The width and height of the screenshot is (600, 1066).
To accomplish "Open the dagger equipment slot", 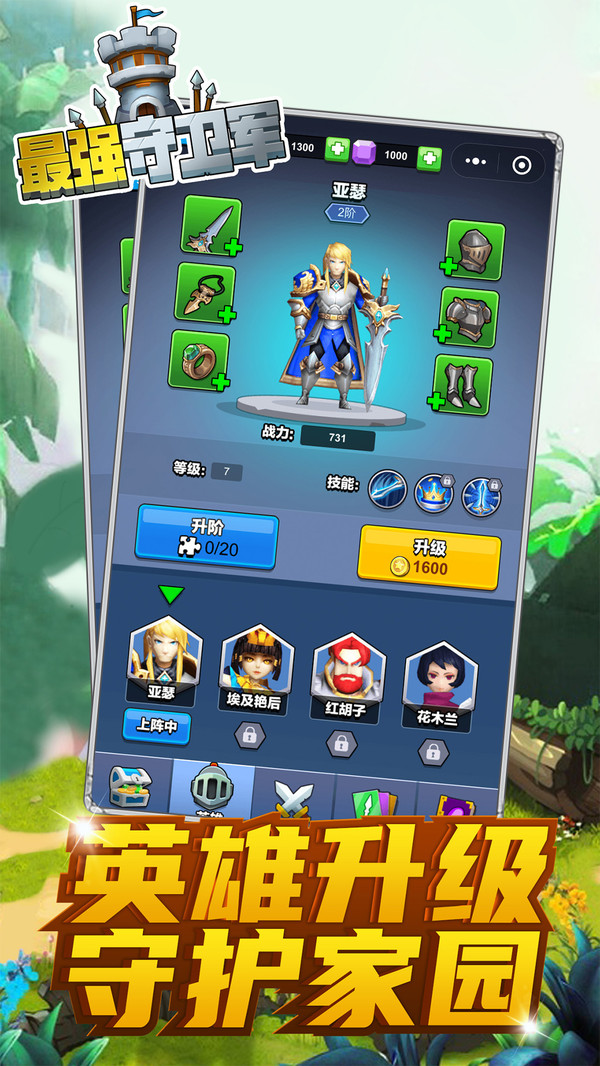I will (205, 293).
